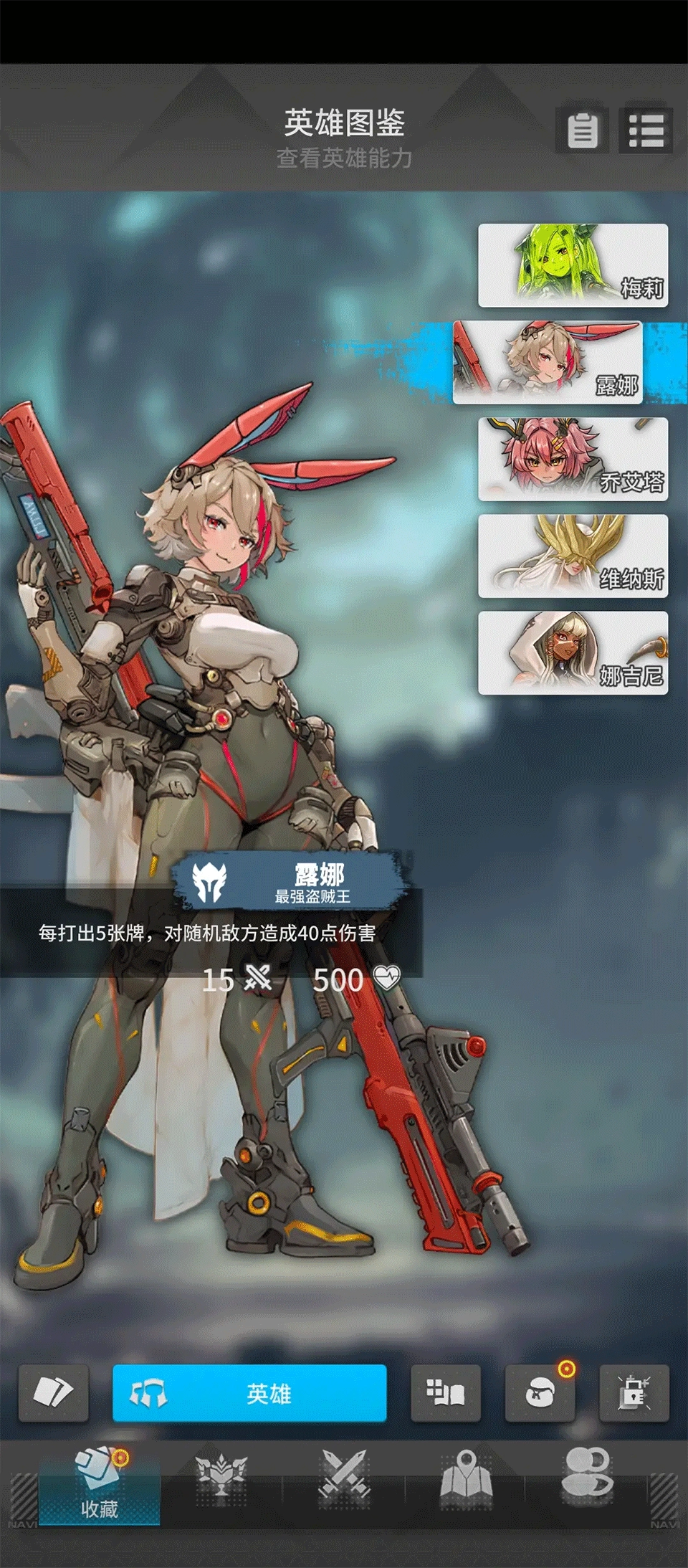
Task: Choose hero 乔艾塔 portrait
Action: [573, 459]
